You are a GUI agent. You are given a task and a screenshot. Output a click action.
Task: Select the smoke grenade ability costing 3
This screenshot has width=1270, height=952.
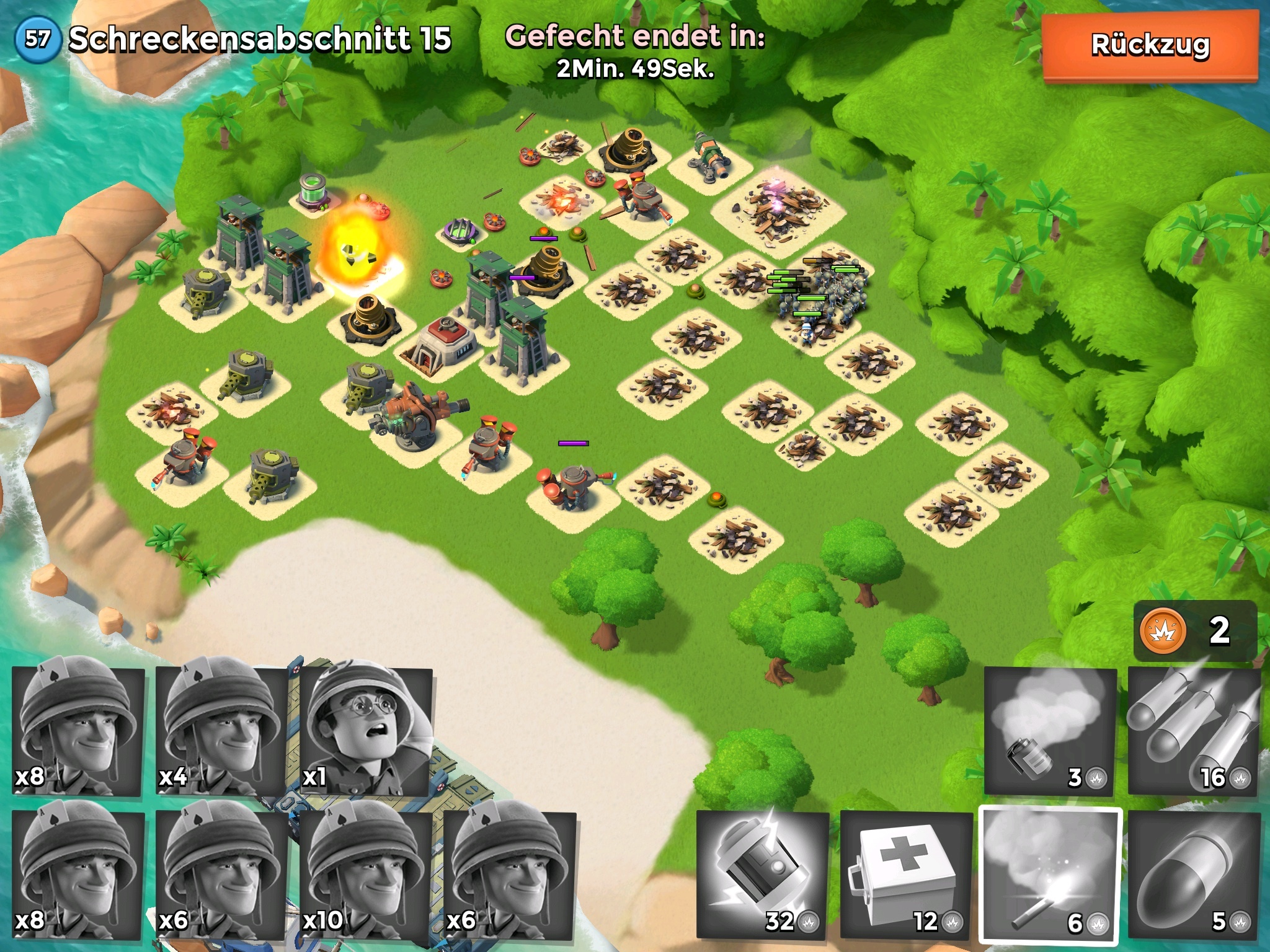[1049, 731]
